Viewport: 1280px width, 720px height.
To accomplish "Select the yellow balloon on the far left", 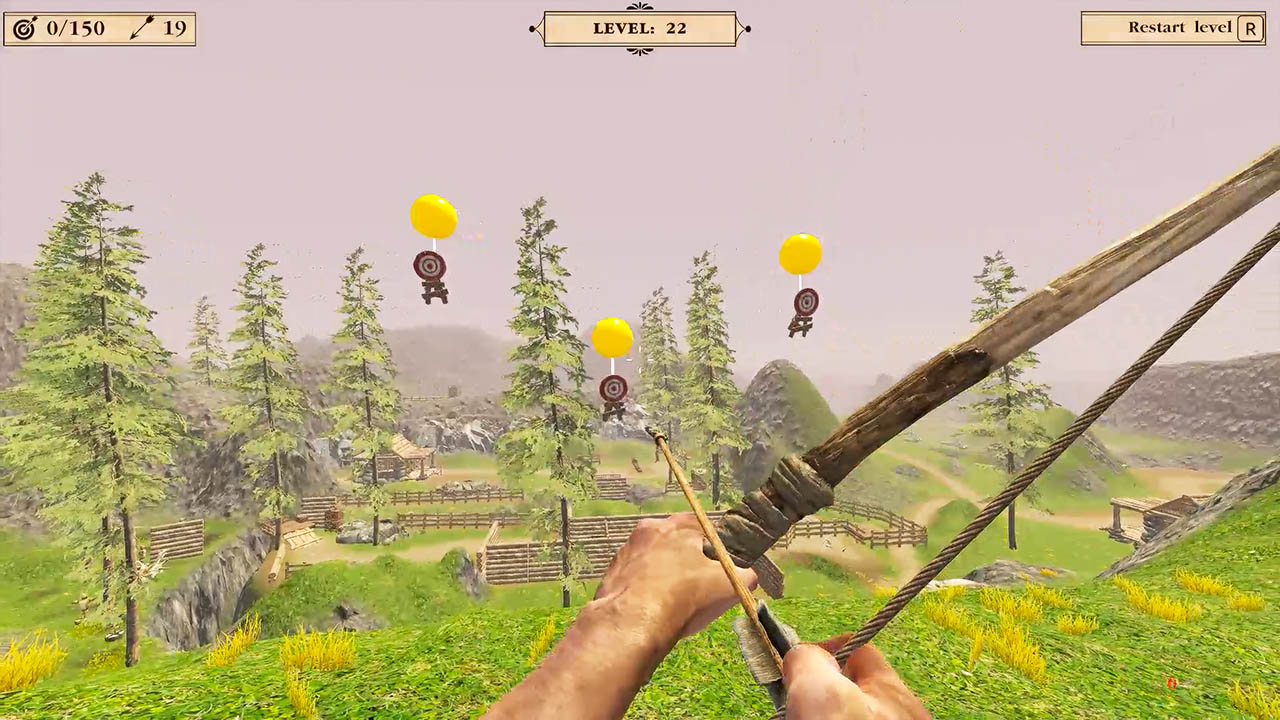I will pyautogui.click(x=433, y=215).
